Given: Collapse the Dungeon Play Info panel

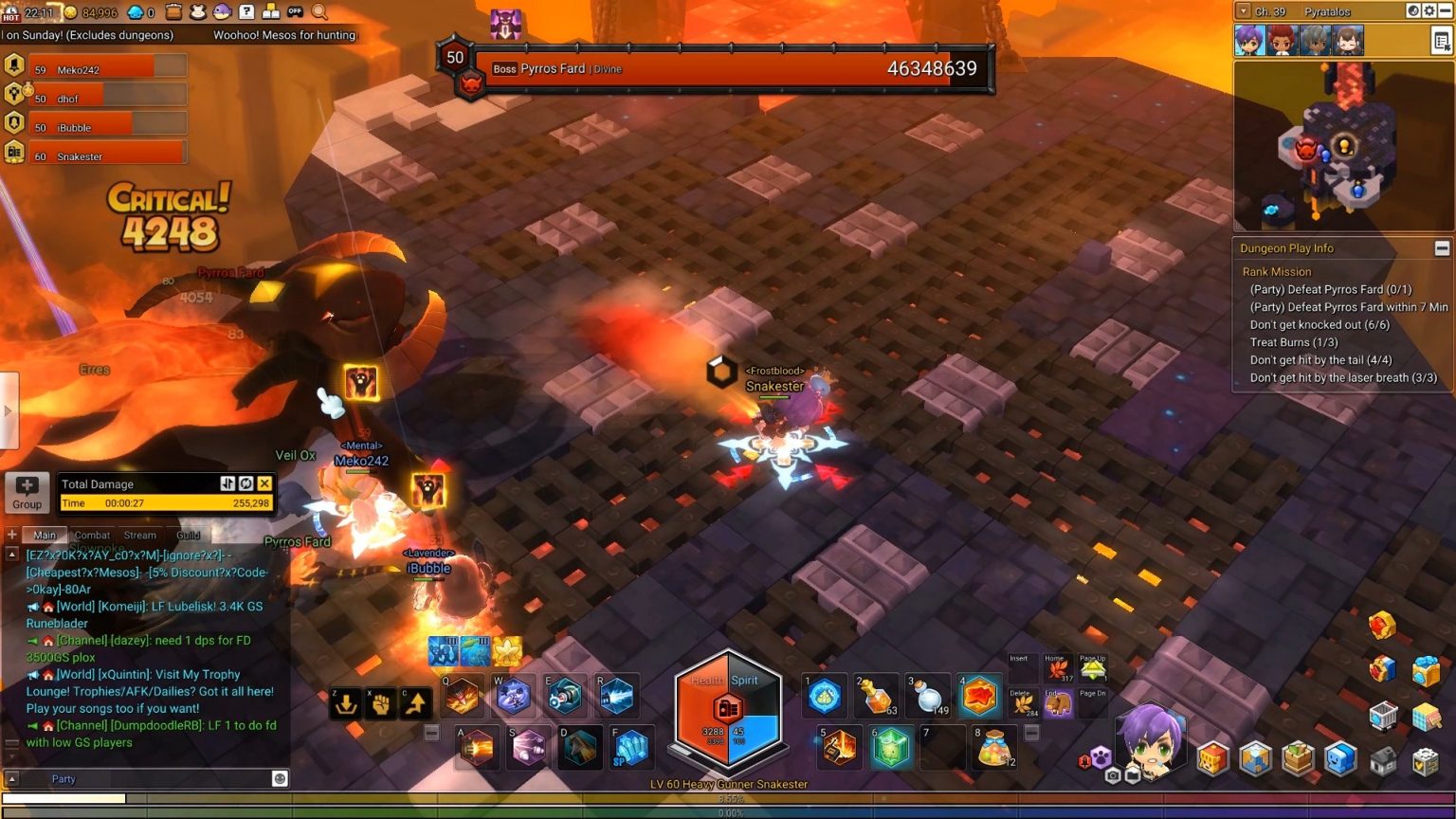Looking at the screenshot, I should click(x=1442, y=248).
